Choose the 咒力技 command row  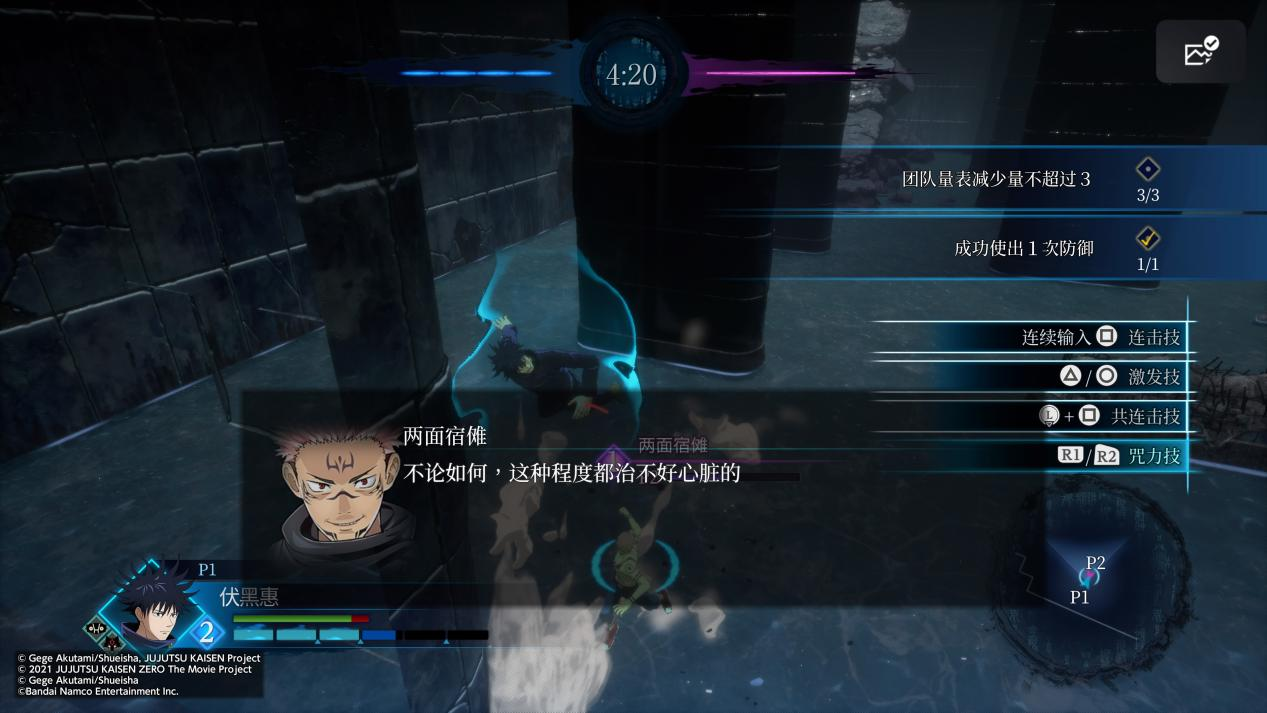click(x=1118, y=456)
